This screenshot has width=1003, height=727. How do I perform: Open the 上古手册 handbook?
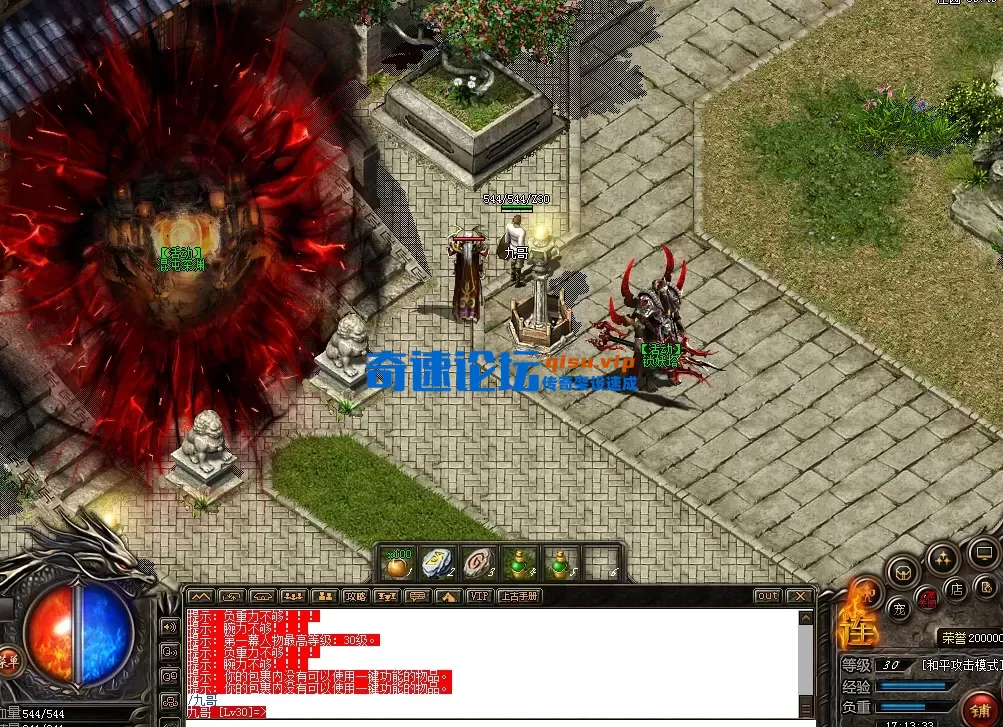(519, 596)
